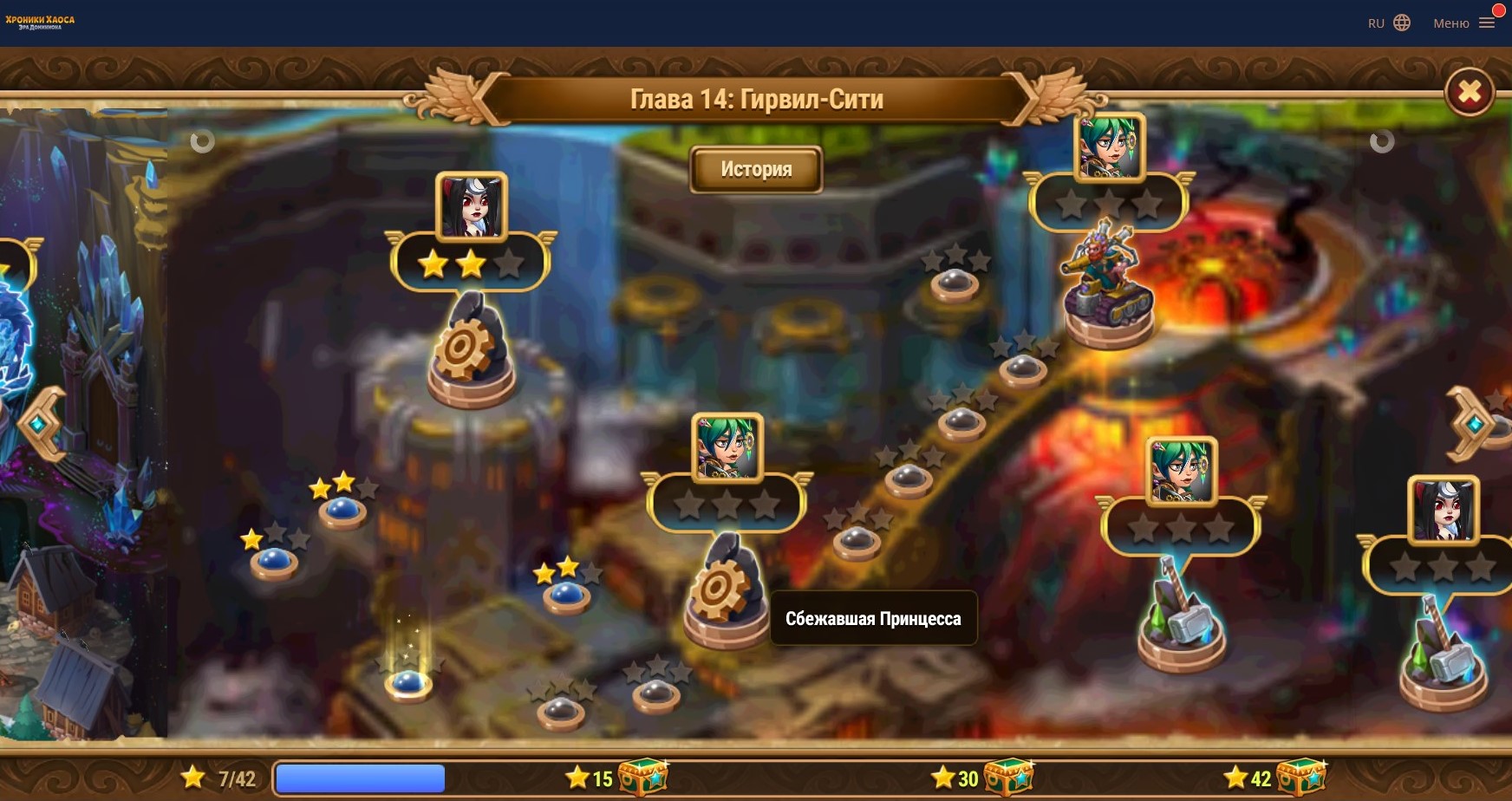
Task: Open the История story button
Action: coord(755,169)
